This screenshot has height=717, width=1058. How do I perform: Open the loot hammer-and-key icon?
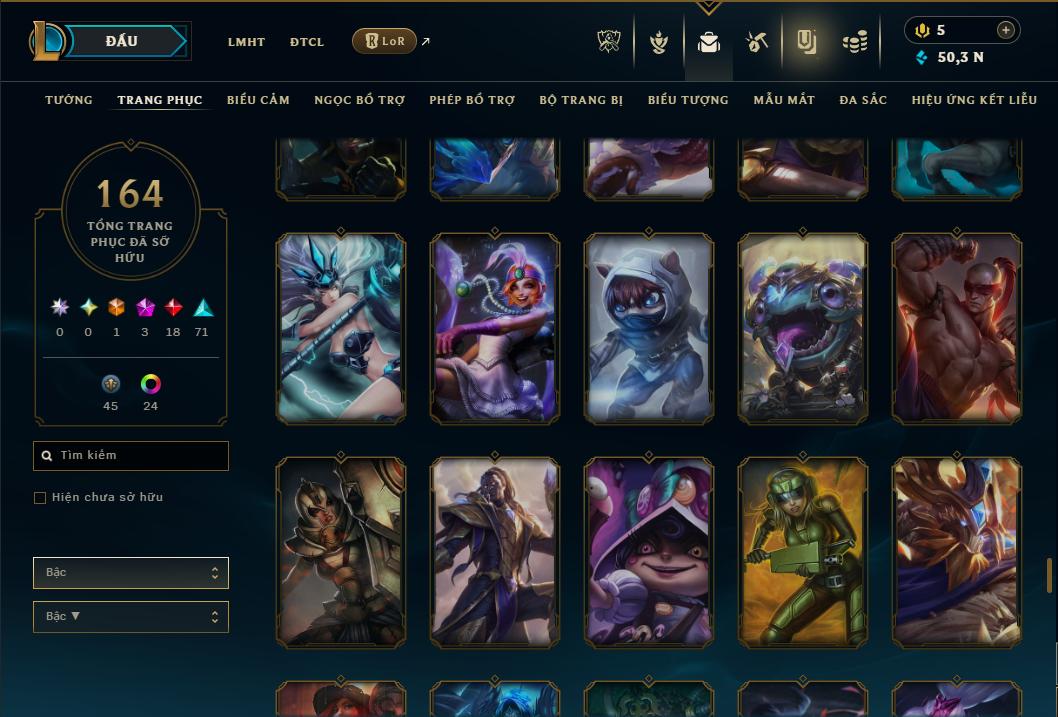click(x=756, y=42)
